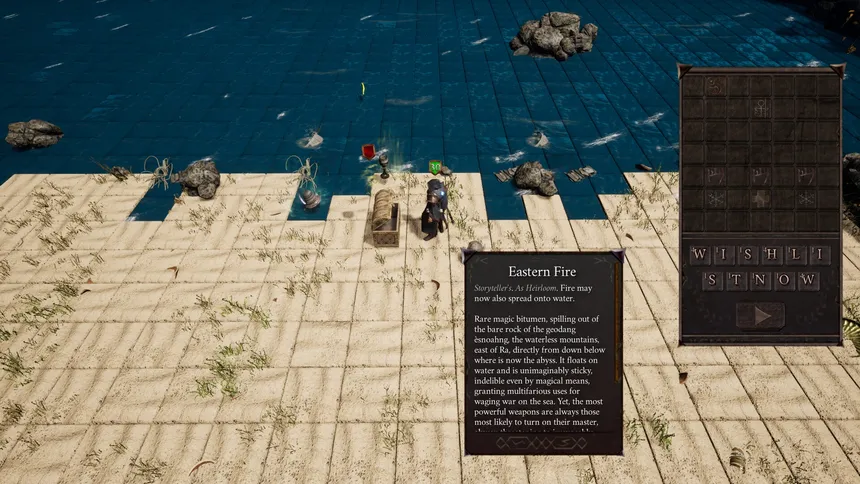Screen dimensions: 860x484
Task: Choose the letter O tile
Action: point(784,280)
